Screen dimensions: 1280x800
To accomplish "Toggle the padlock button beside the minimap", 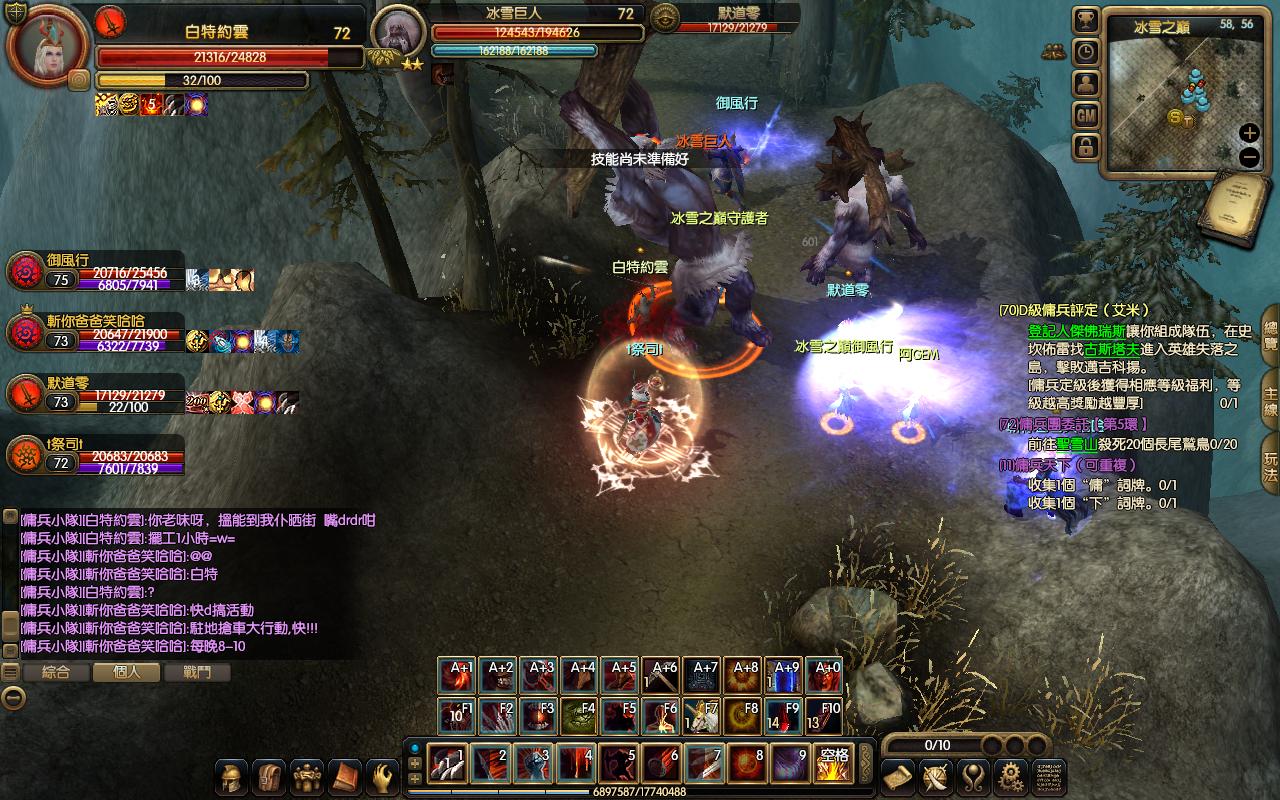I will 1086,148.
